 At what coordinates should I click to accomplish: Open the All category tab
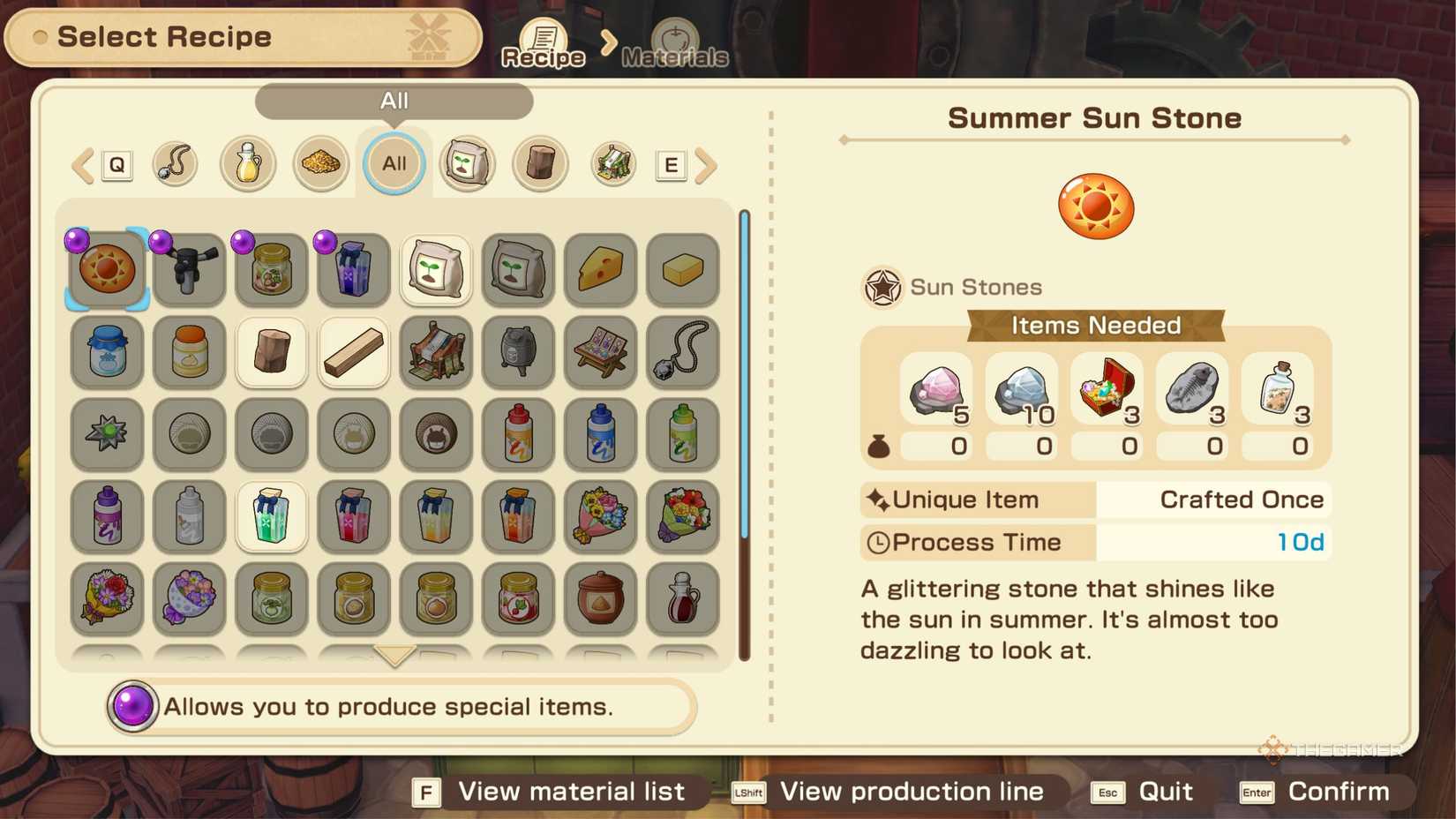pyautogui.click(x=394, y=163)
